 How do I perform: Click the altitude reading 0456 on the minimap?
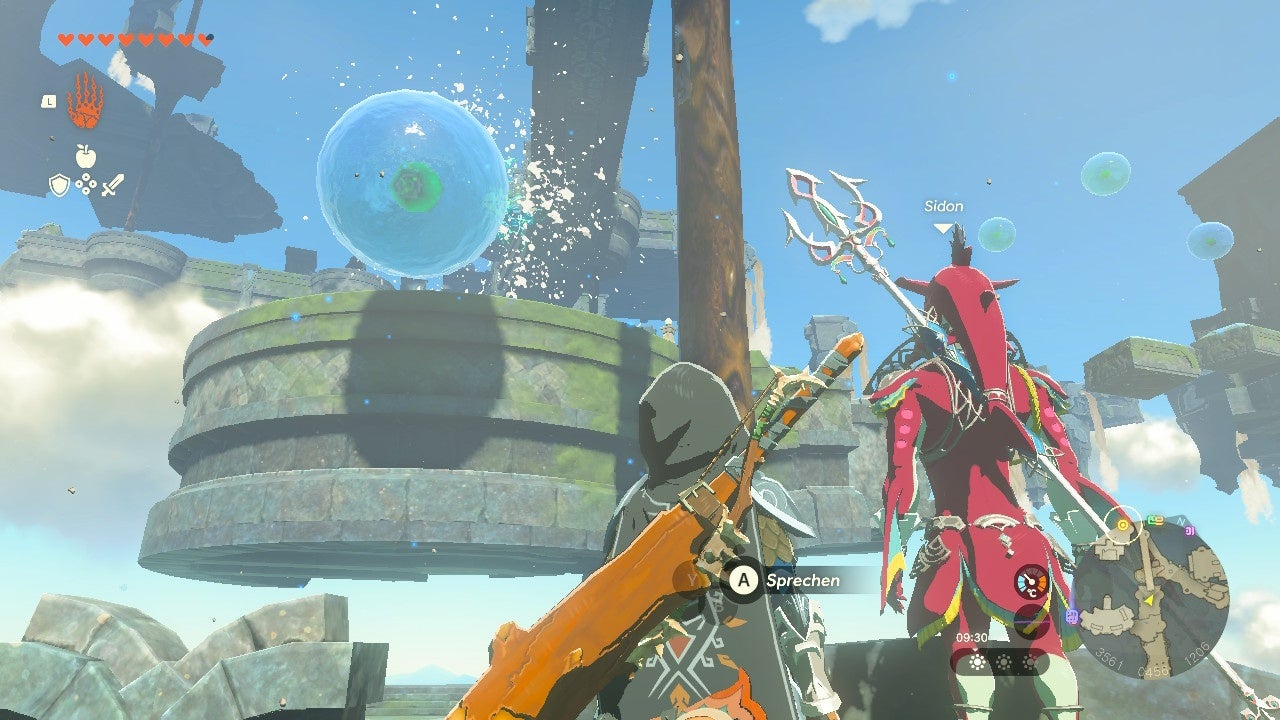click(x=1153, y=671)
